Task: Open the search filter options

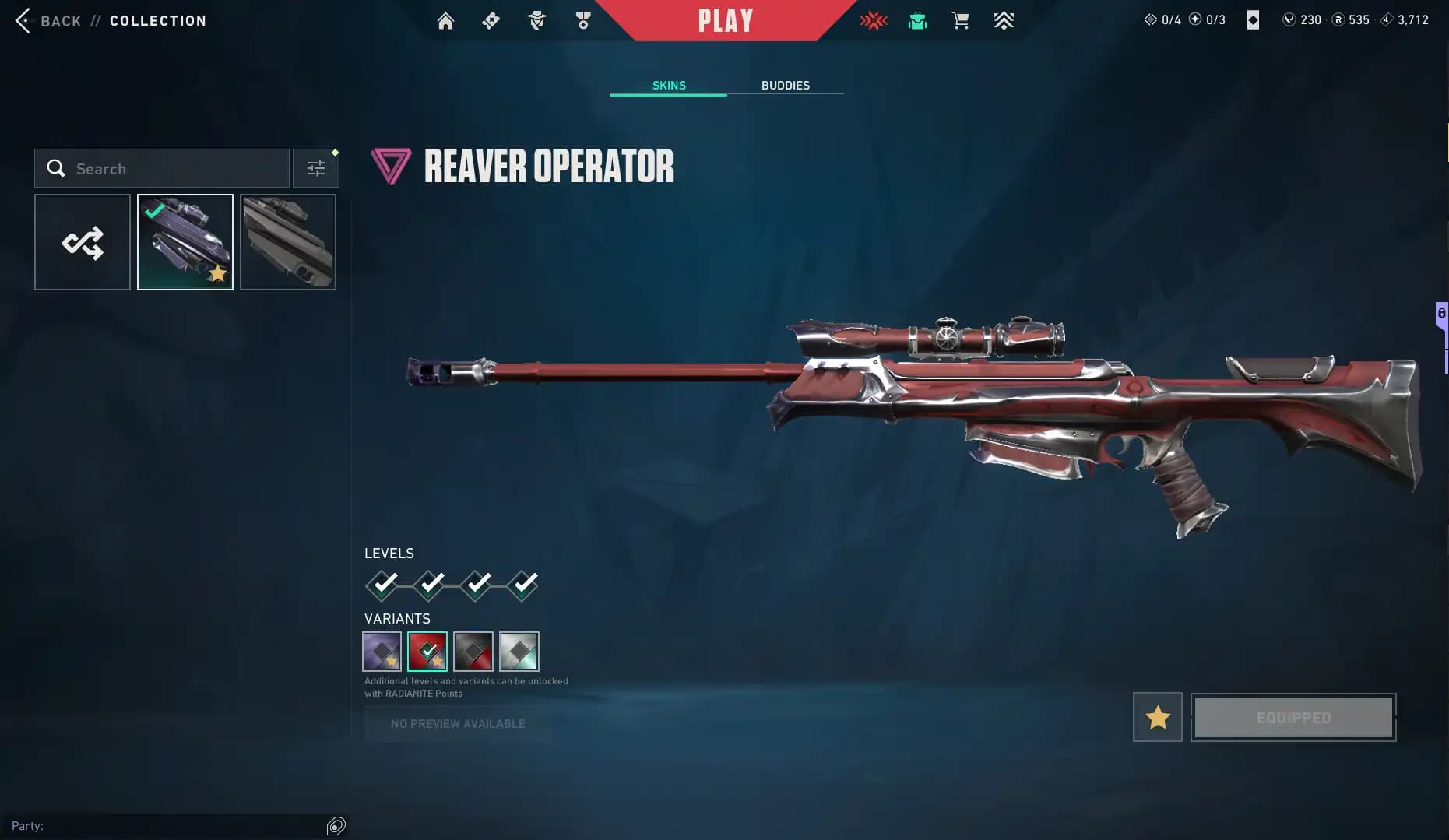Action: 316,167
